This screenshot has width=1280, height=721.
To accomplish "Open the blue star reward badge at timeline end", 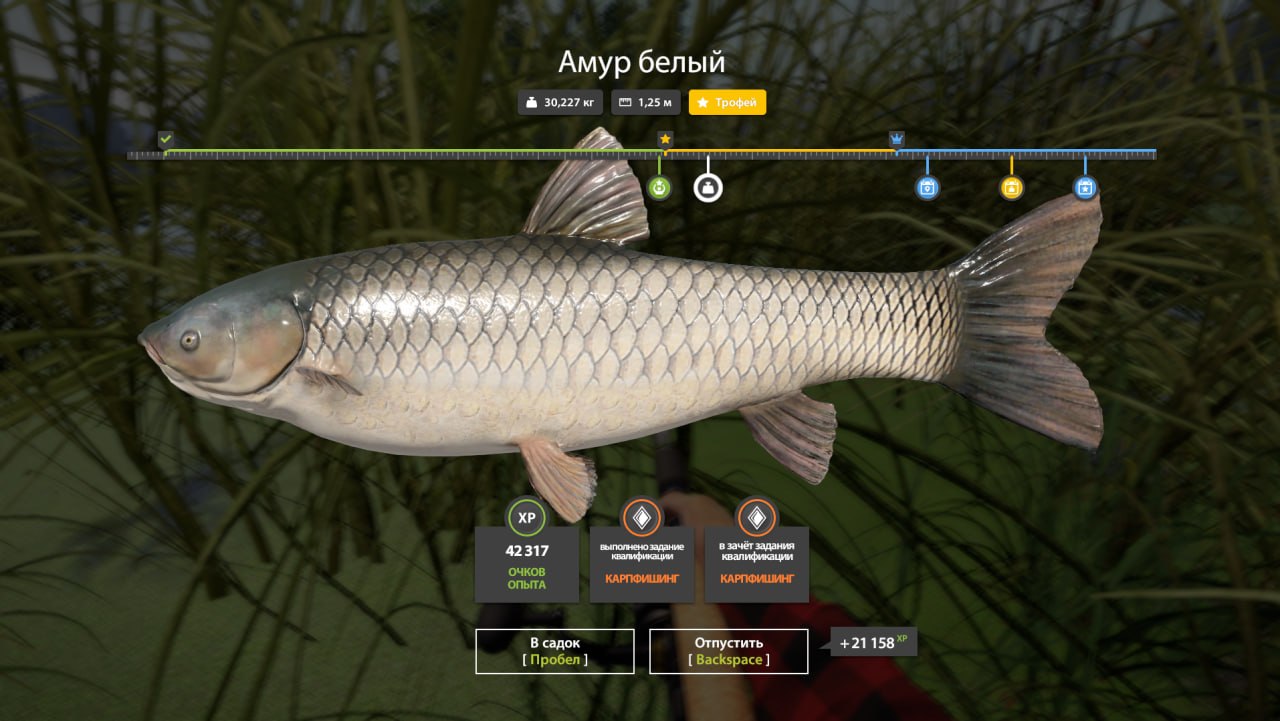I will point(1085,187).
